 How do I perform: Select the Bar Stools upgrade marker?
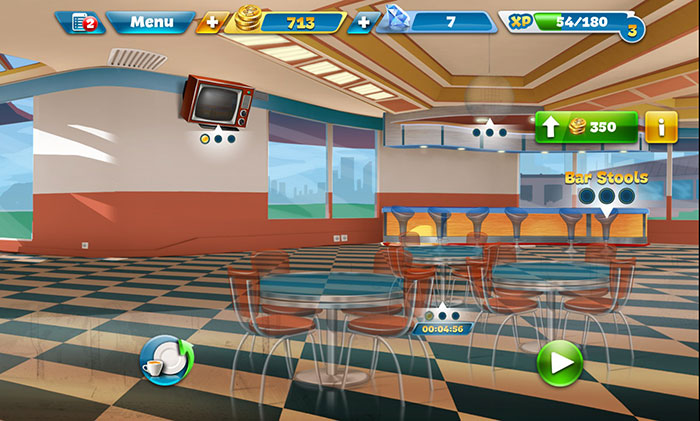click(x=607, y=196)
